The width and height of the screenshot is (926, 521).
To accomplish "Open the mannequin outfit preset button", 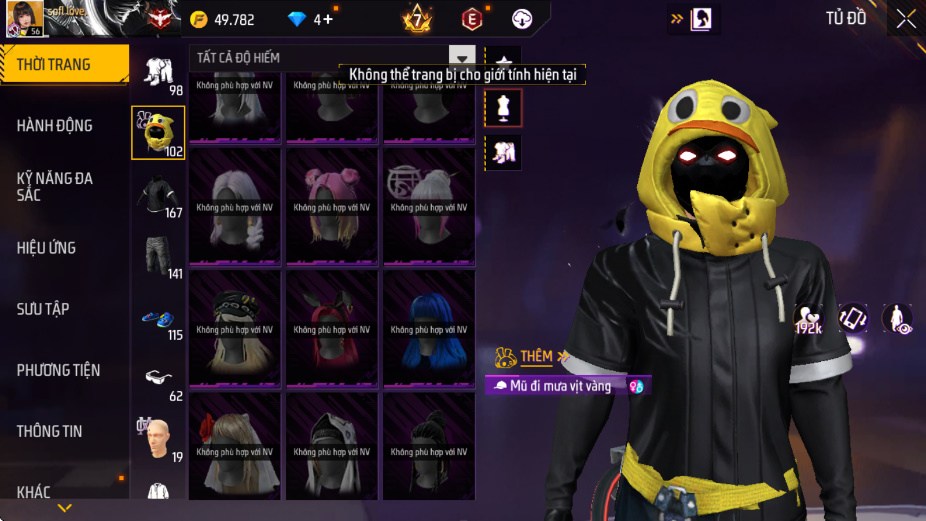I will tap(503, 107).
